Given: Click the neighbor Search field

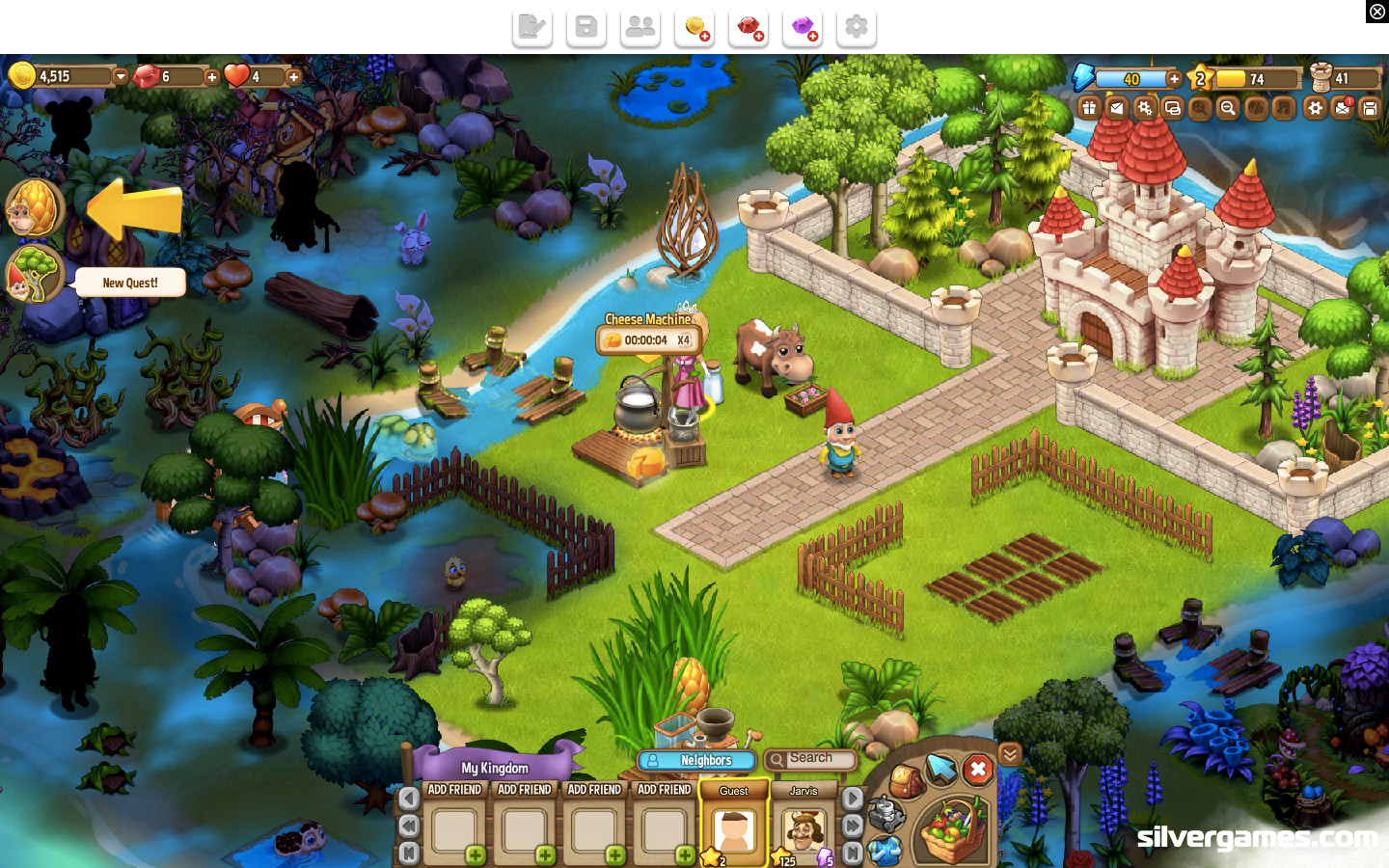Looking at the screenshot, I should pyautogui.click(x=811, y=760).
